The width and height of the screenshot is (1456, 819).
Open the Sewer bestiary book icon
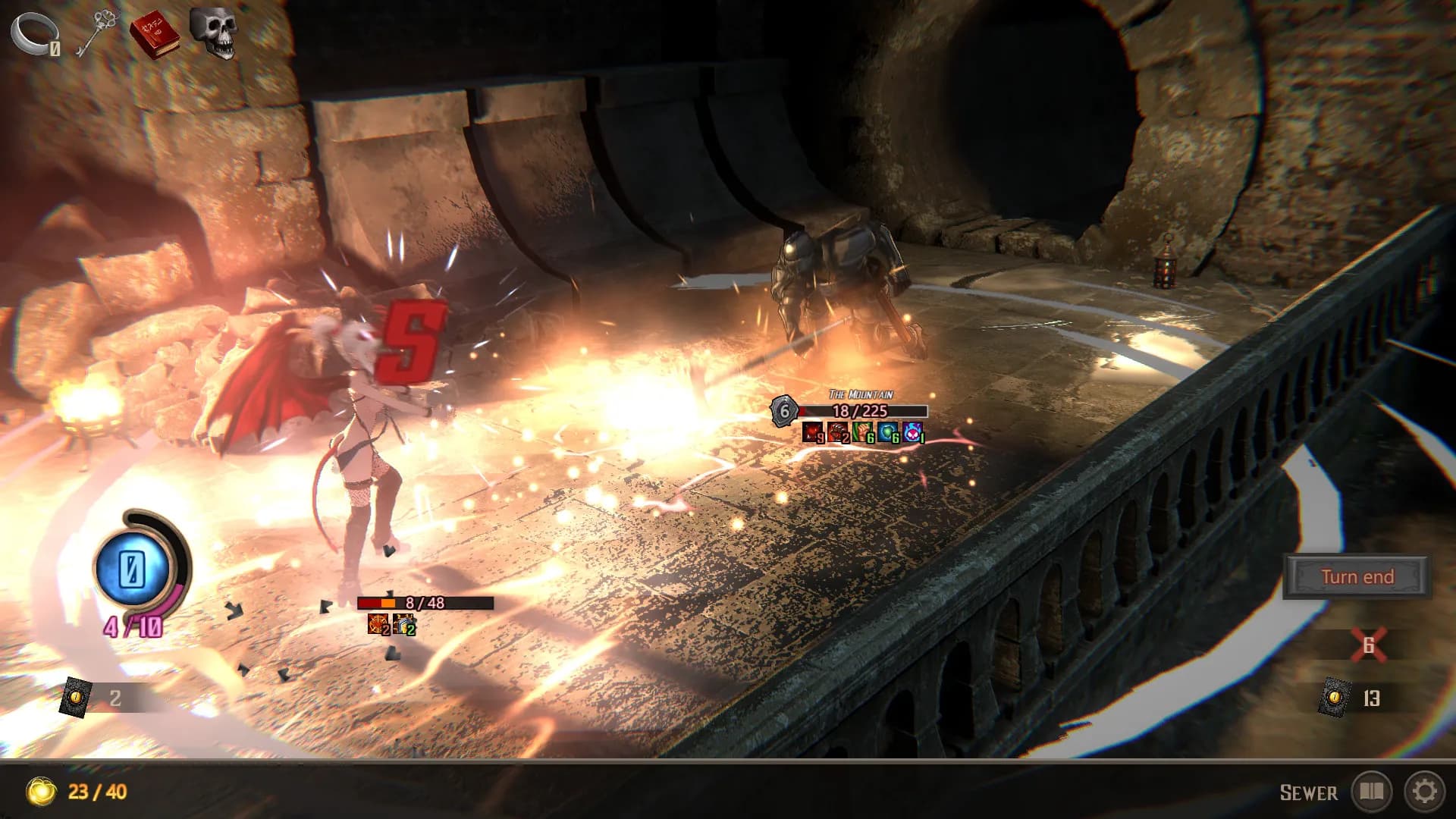pos(1373,792)
